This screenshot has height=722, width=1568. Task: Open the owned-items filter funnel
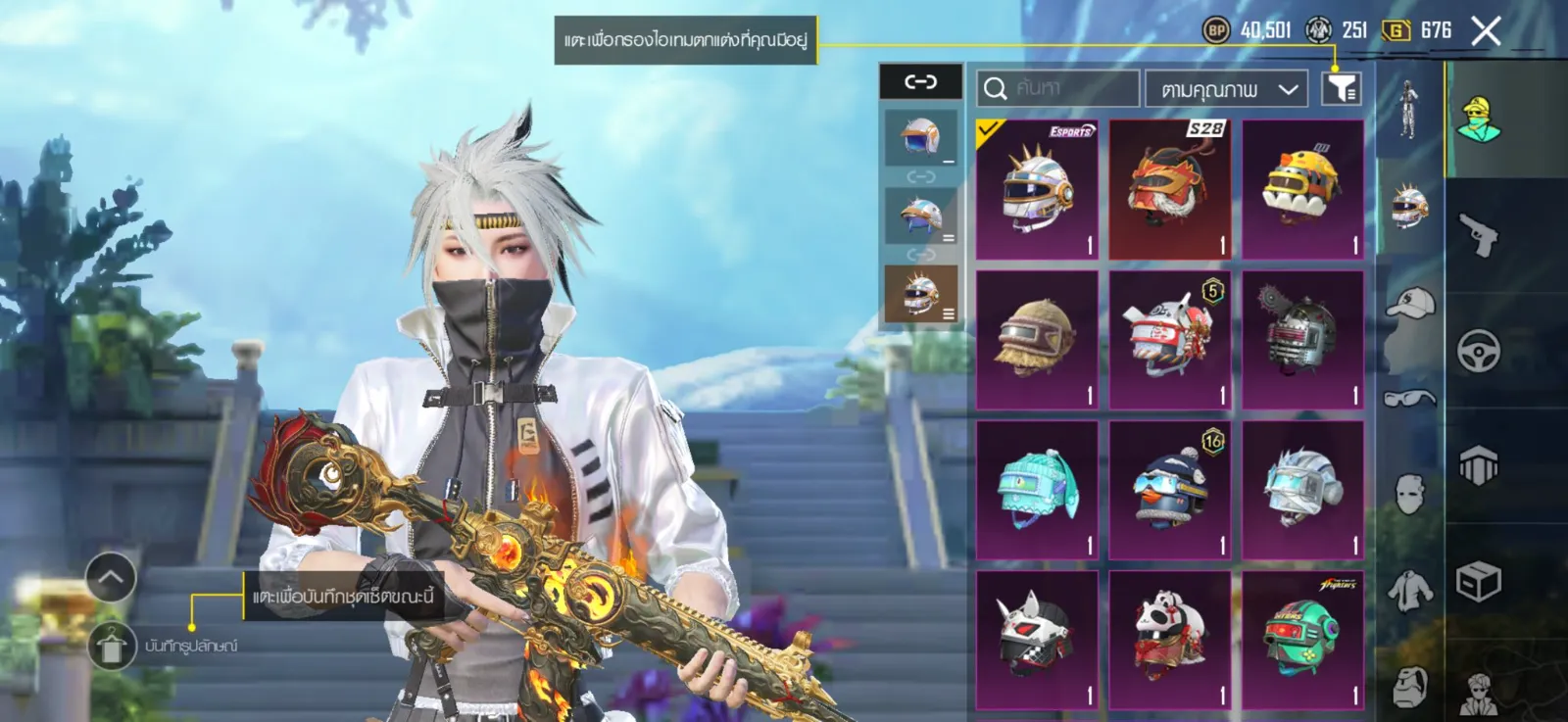coord(1342,89)
